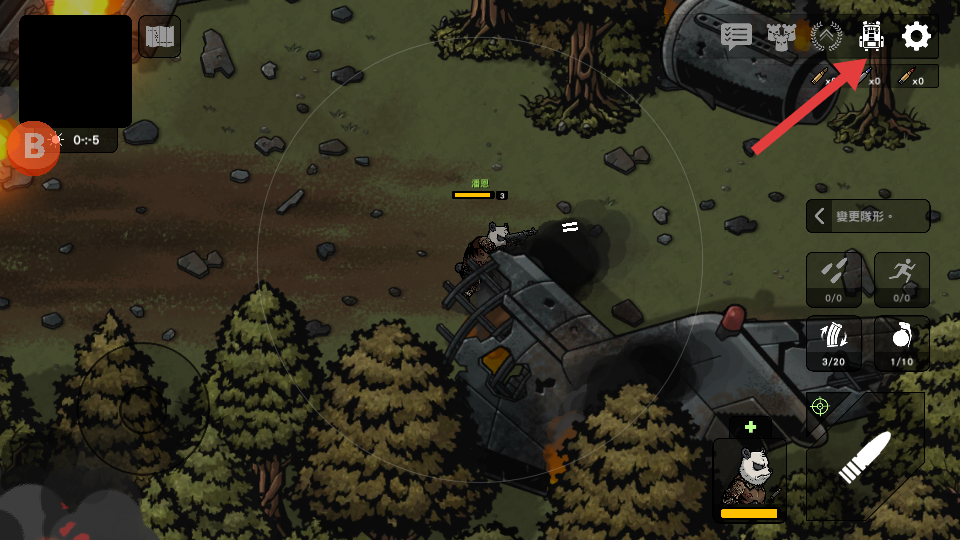The width and height of the screenshot is (960, 540).
Task: Activate the airstrike missiles ability
Action: click(833, 279)
